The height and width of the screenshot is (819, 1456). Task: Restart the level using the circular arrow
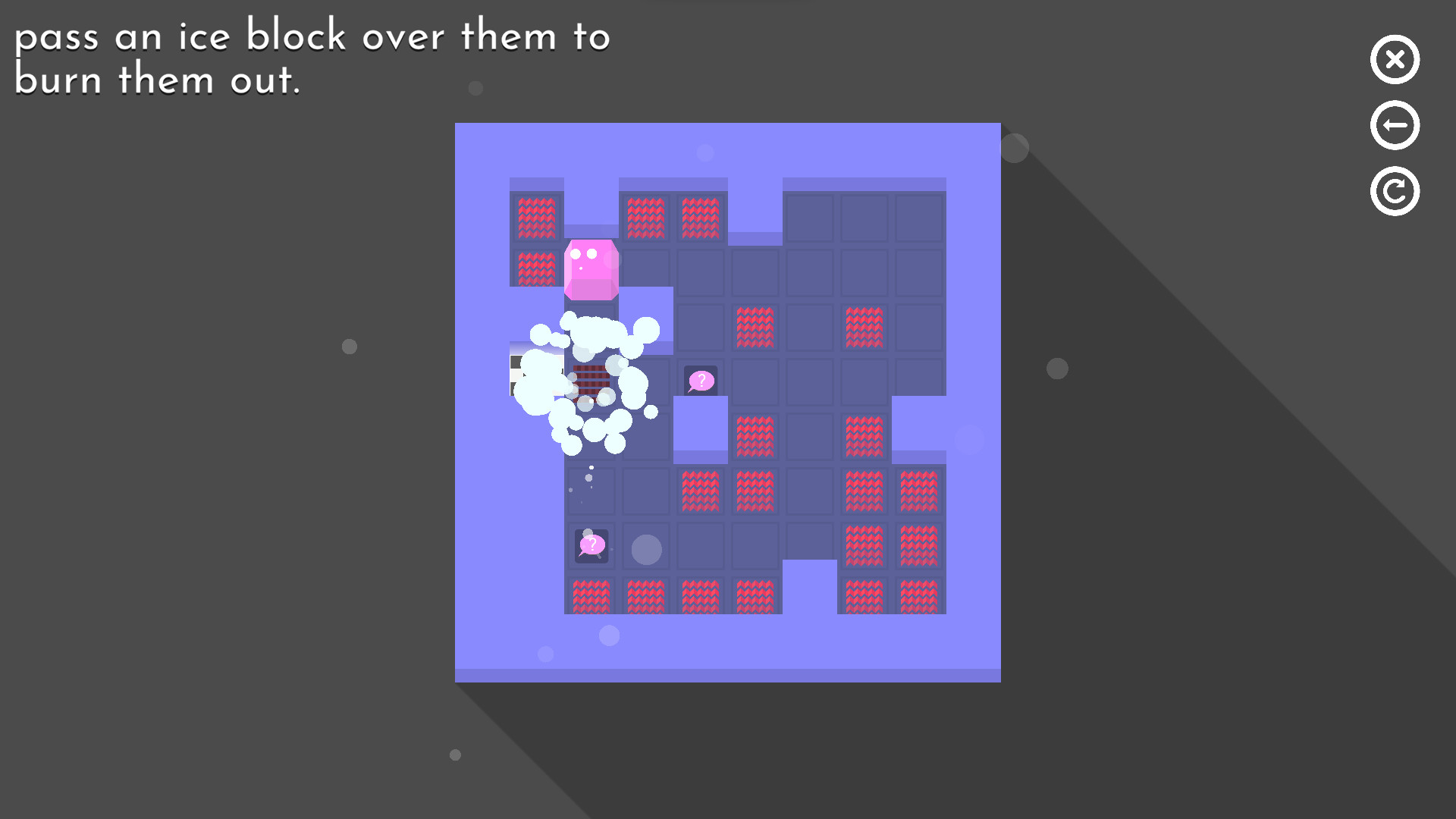tap(1395, 190)
